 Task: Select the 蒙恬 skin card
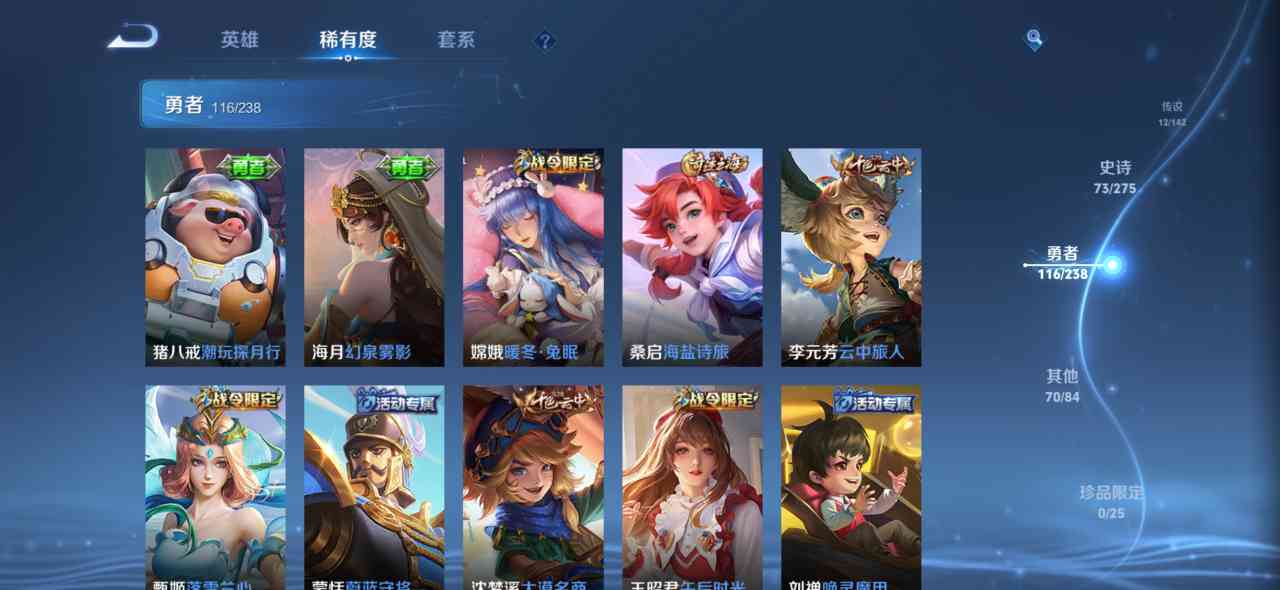pyautogui.click(x=374, y=488)
